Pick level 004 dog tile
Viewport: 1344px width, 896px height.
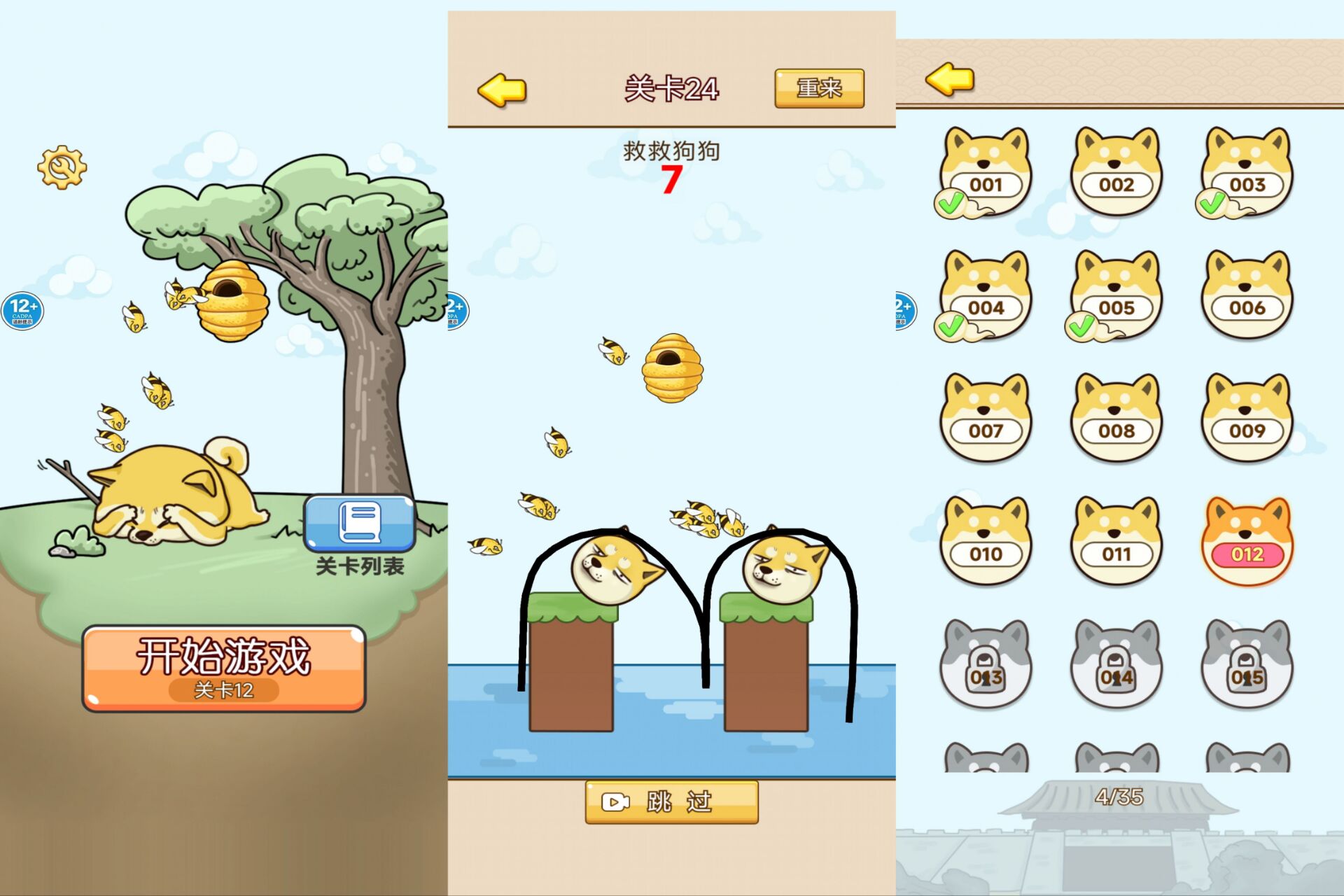tap(986, 295)
